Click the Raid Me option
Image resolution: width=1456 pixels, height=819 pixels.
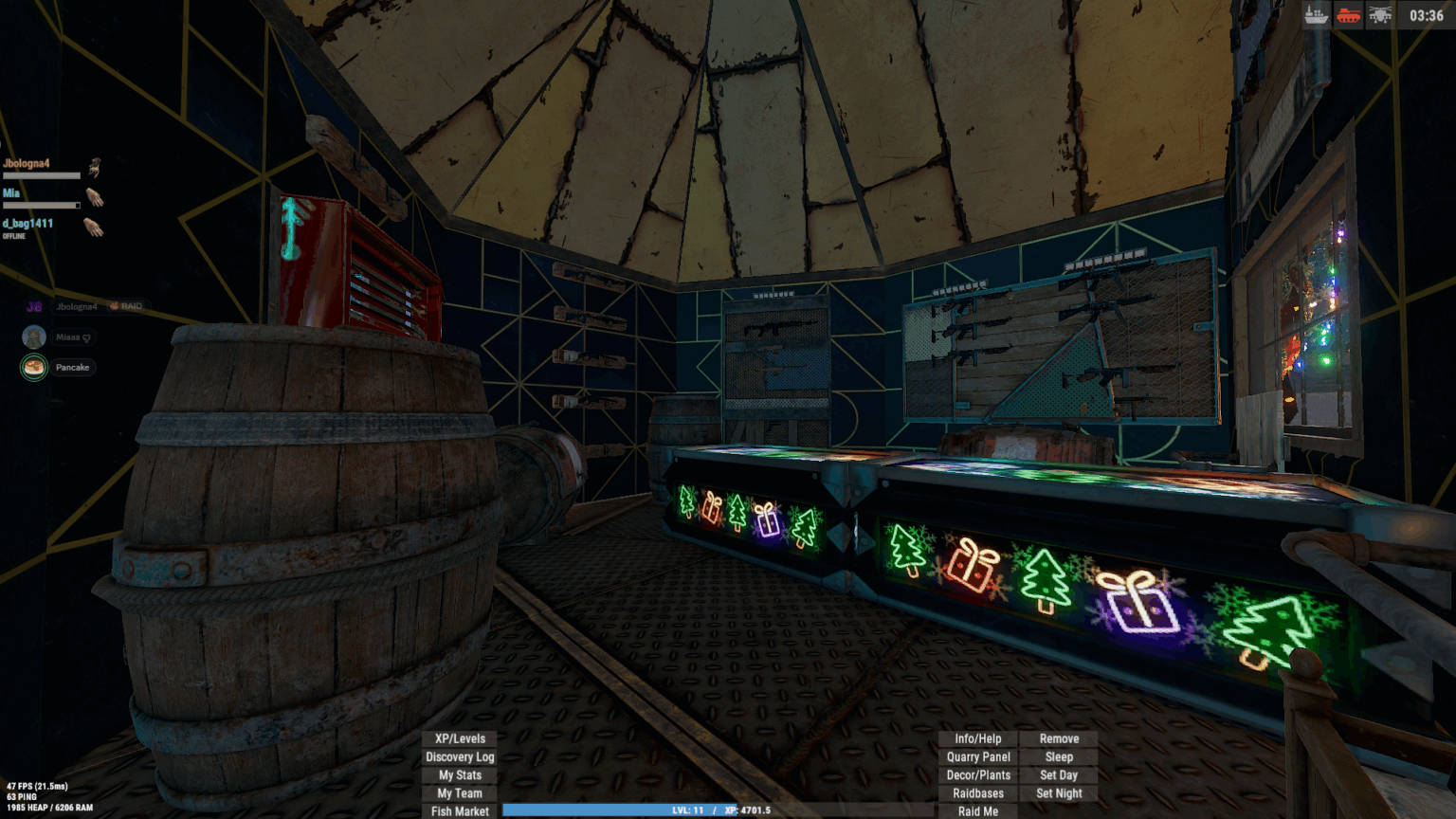[977, 810]
